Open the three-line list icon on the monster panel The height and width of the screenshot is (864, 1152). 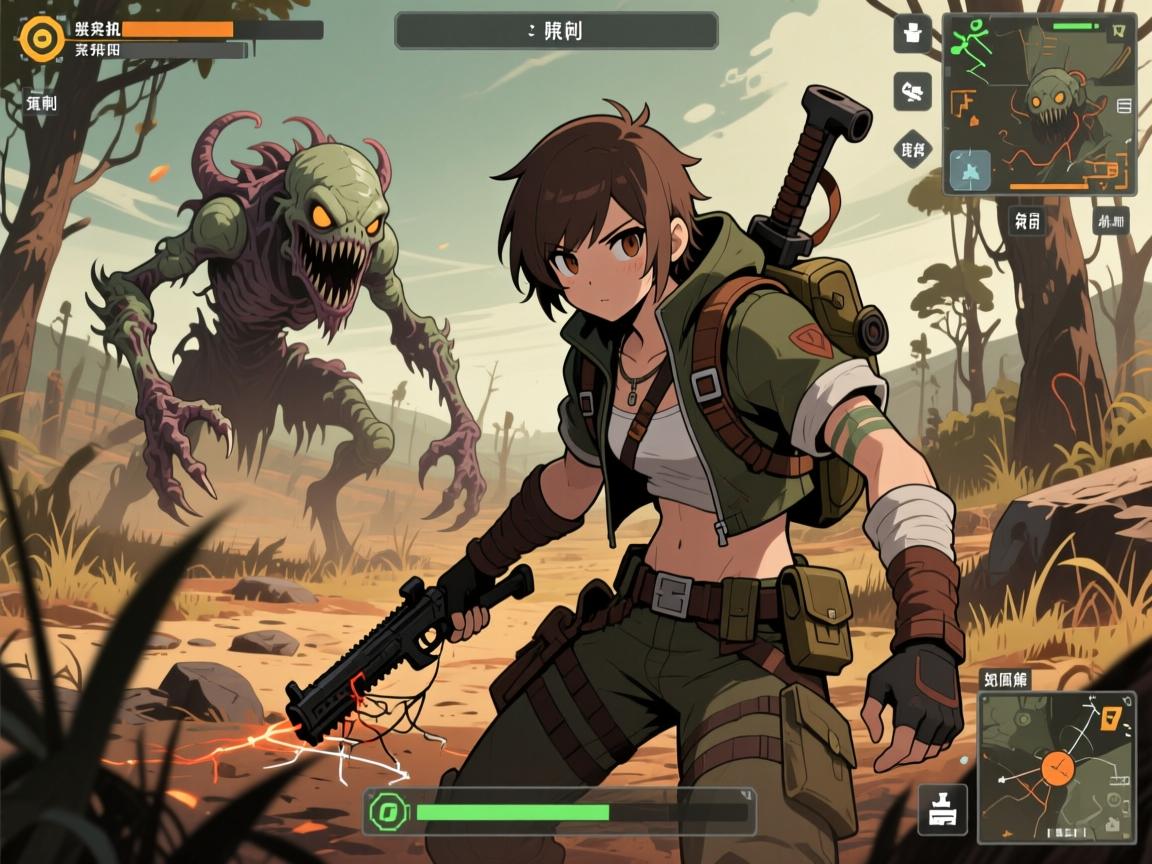1123,104
